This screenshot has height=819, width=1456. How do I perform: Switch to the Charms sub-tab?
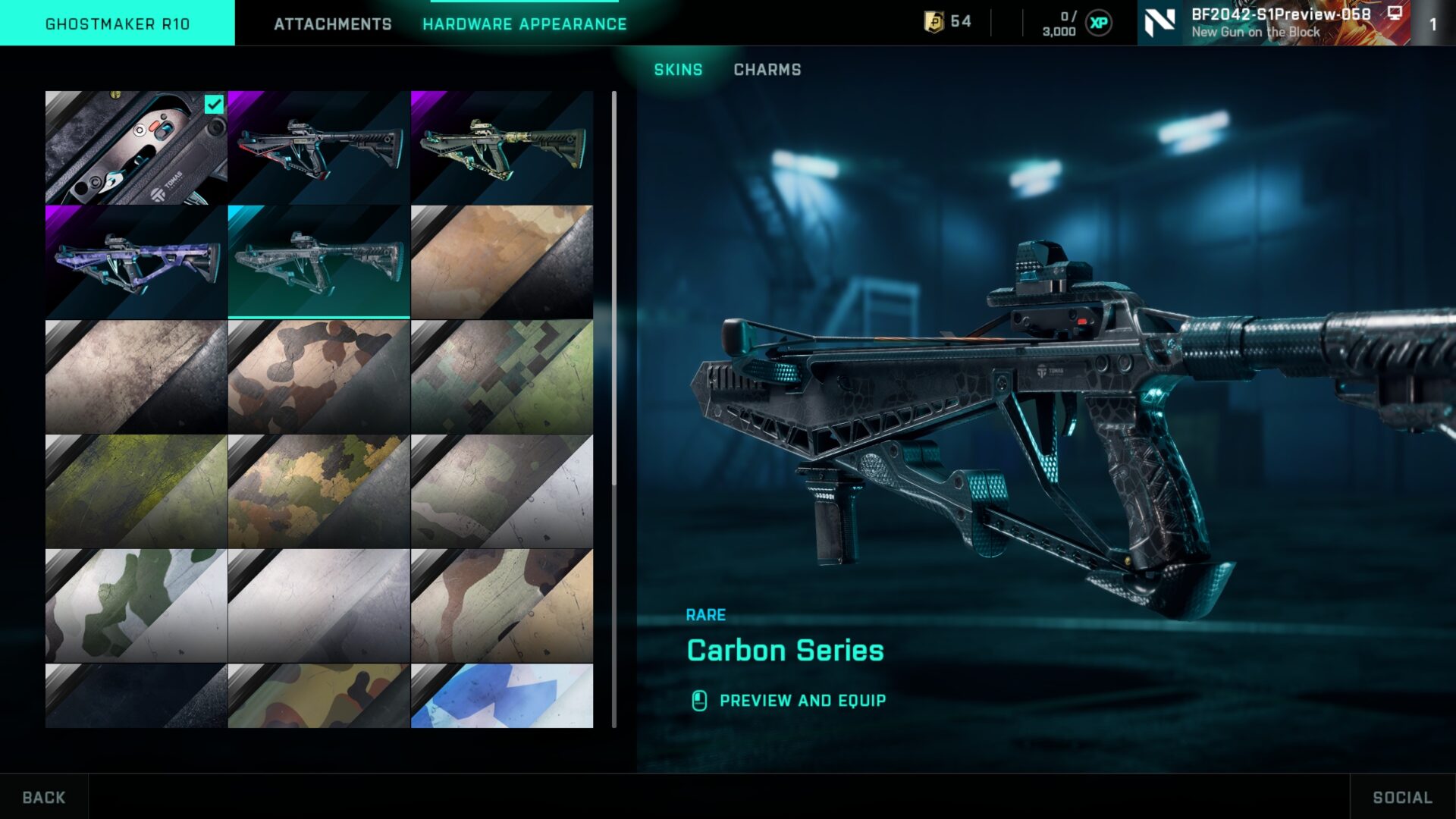click(x=767, y=70)
